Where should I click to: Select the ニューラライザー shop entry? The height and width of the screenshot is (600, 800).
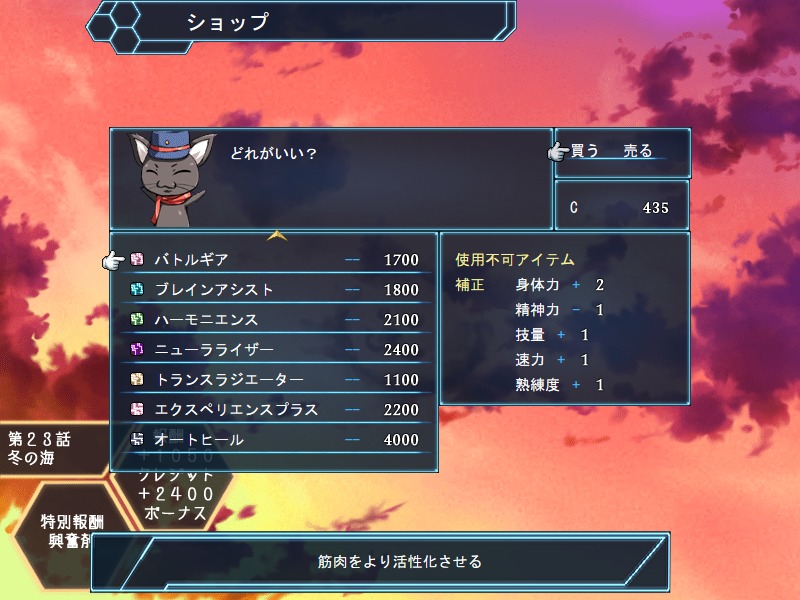(x=273, y=350)
